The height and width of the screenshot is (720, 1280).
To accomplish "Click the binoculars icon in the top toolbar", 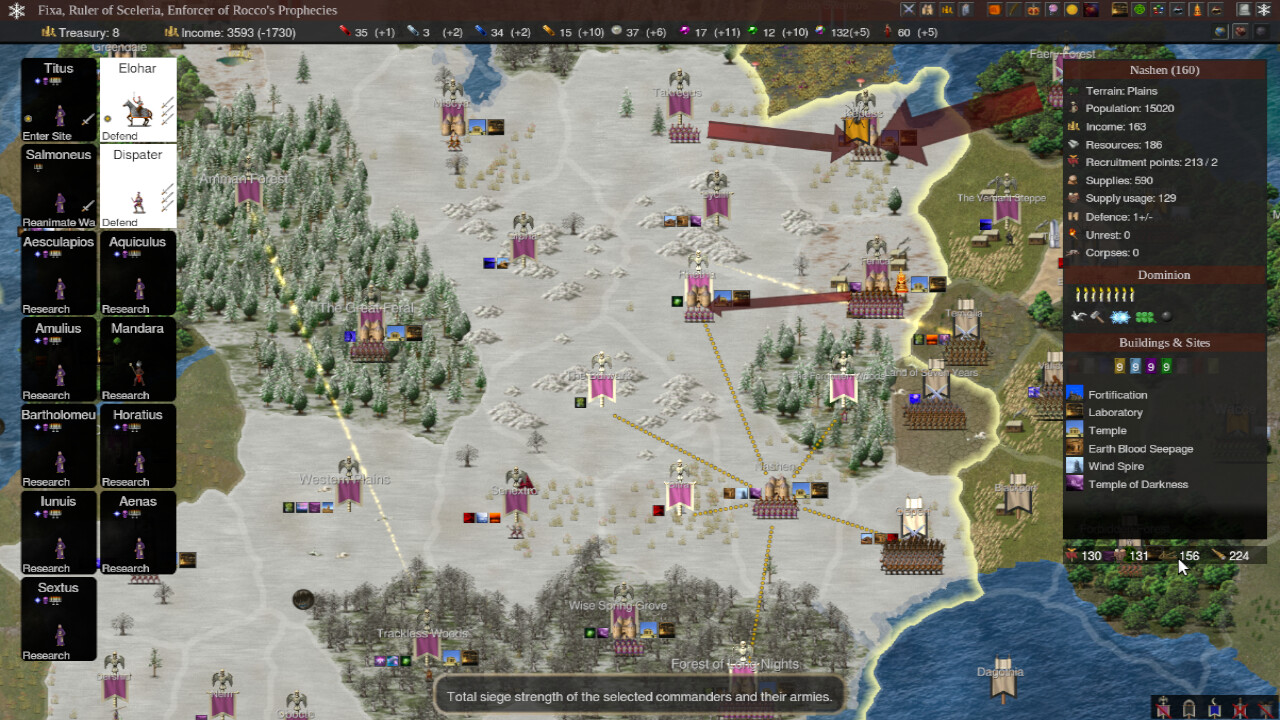I will click(929, 10).
